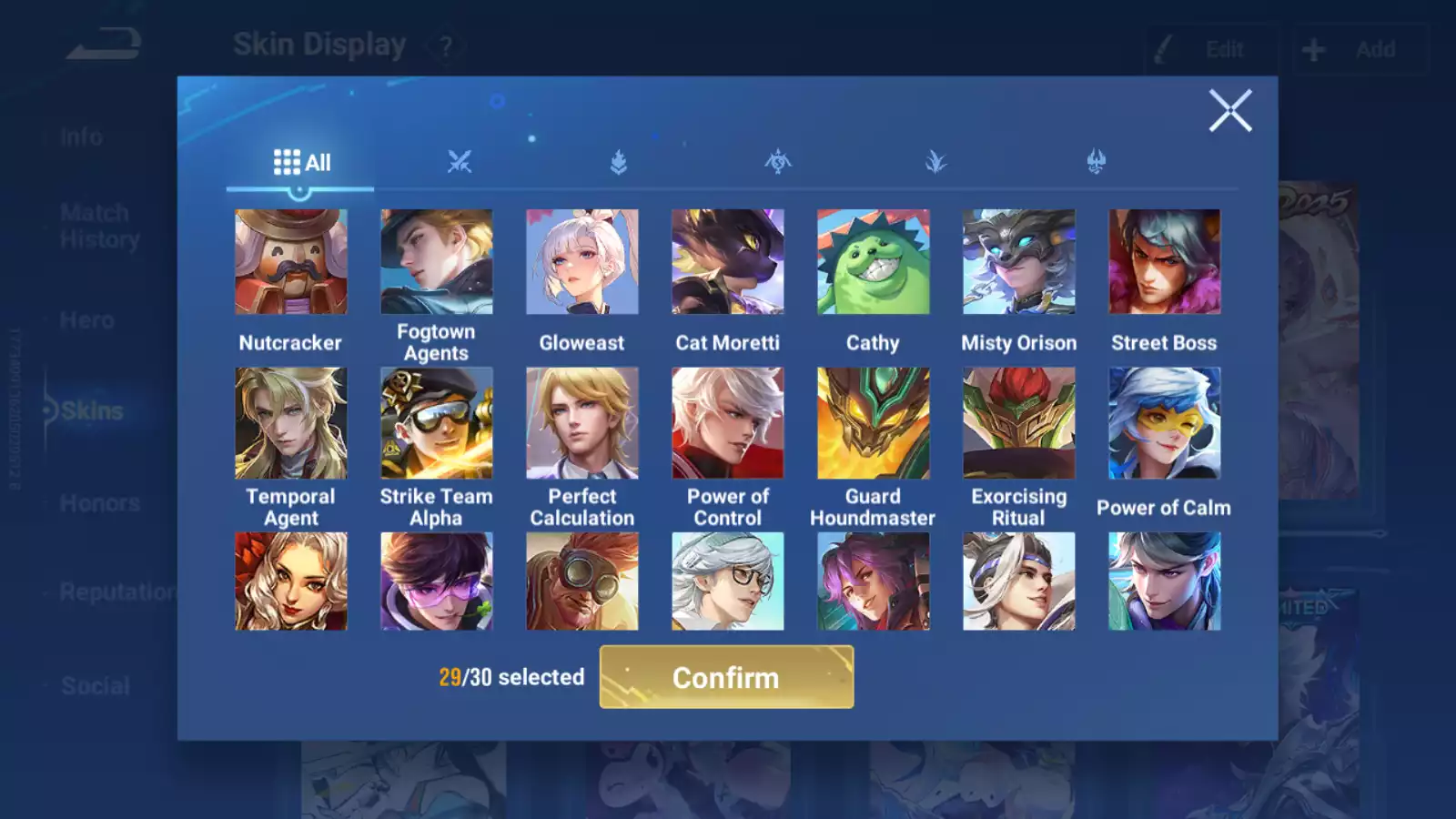Pick the Street Boss skin
Viewport: 1456px width, 819px height.
point(1165,262)
